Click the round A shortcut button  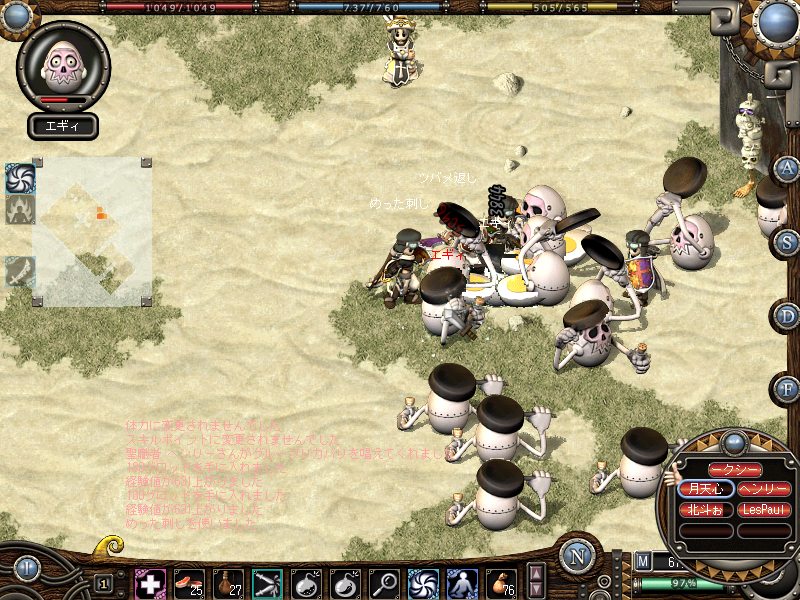pos(788,168)
